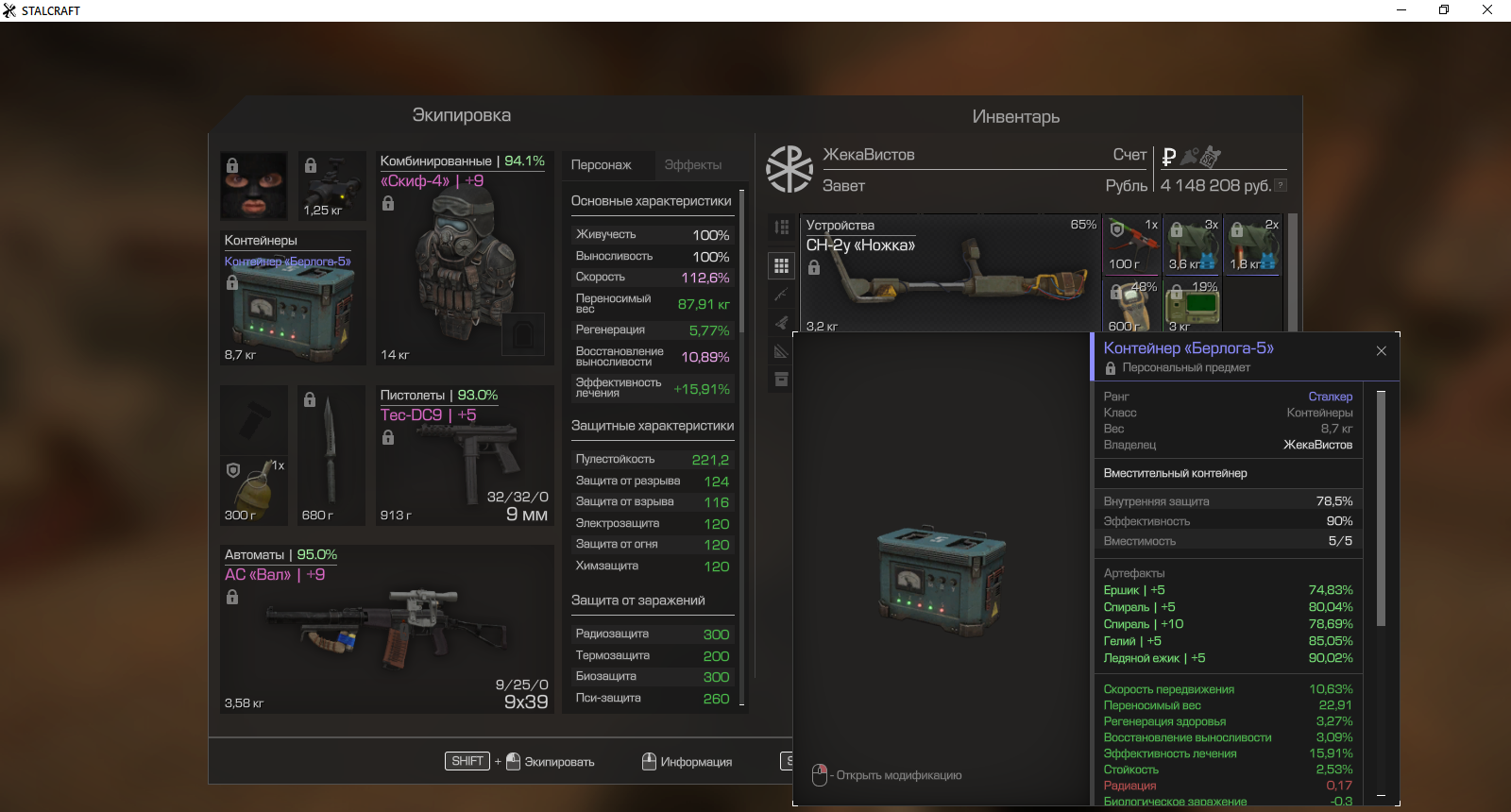Switch to the Эффекты tab
Viewport: 1511px width, 812px height.
pos(692,165)
